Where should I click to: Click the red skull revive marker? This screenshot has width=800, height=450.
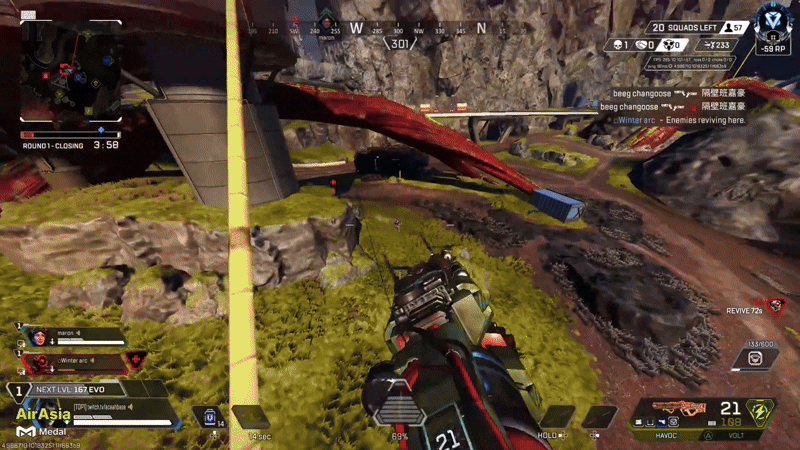tap(774, 304)
